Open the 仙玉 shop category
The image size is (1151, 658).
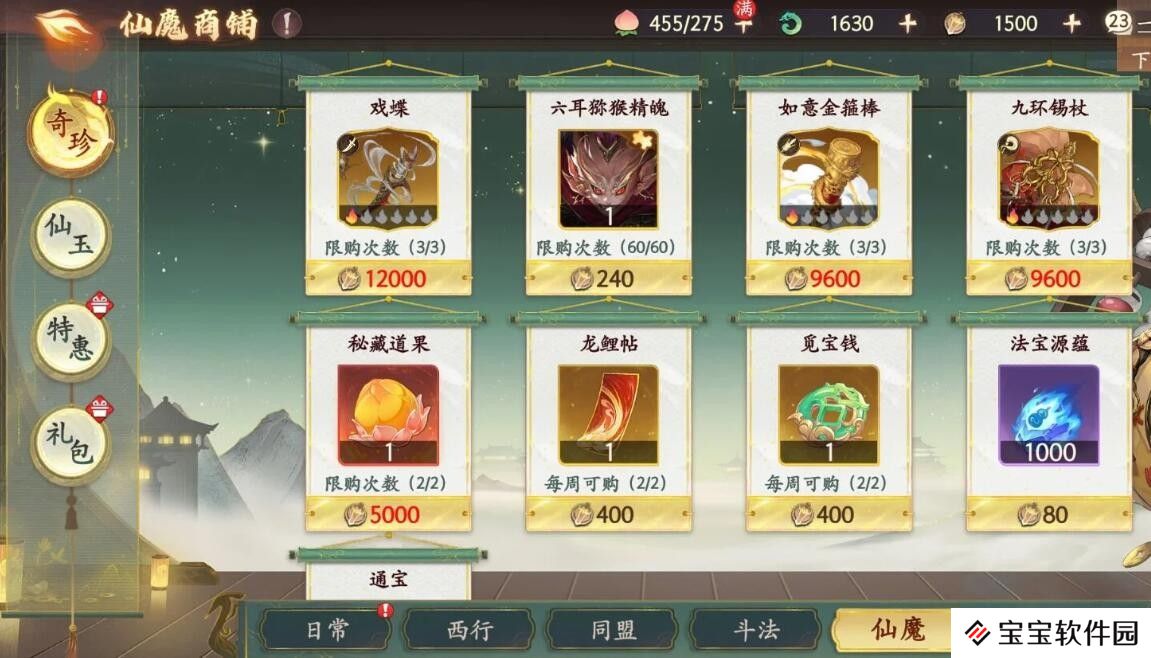tap(70, 237)
